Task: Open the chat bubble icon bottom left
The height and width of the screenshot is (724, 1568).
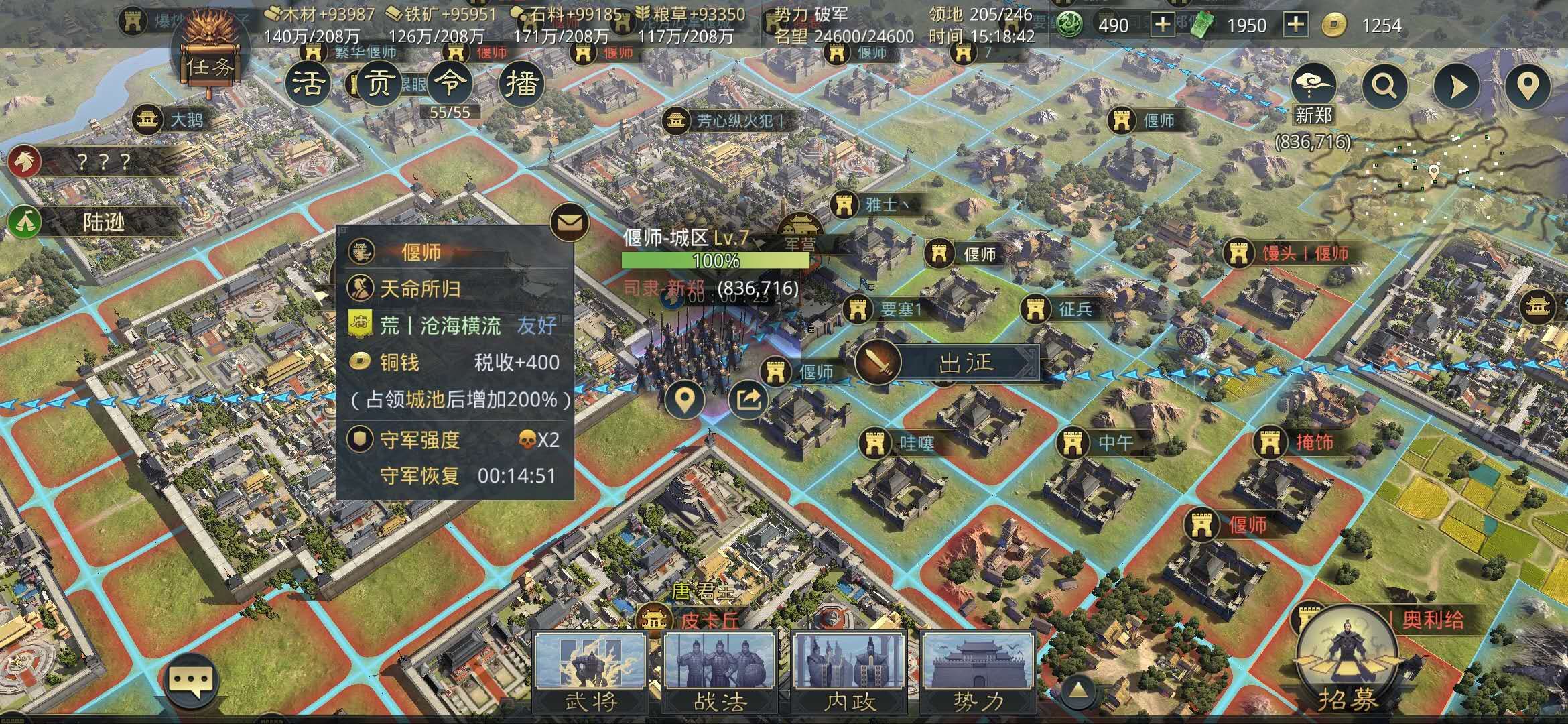Action: pyautogui.click(x=190, y=680)
